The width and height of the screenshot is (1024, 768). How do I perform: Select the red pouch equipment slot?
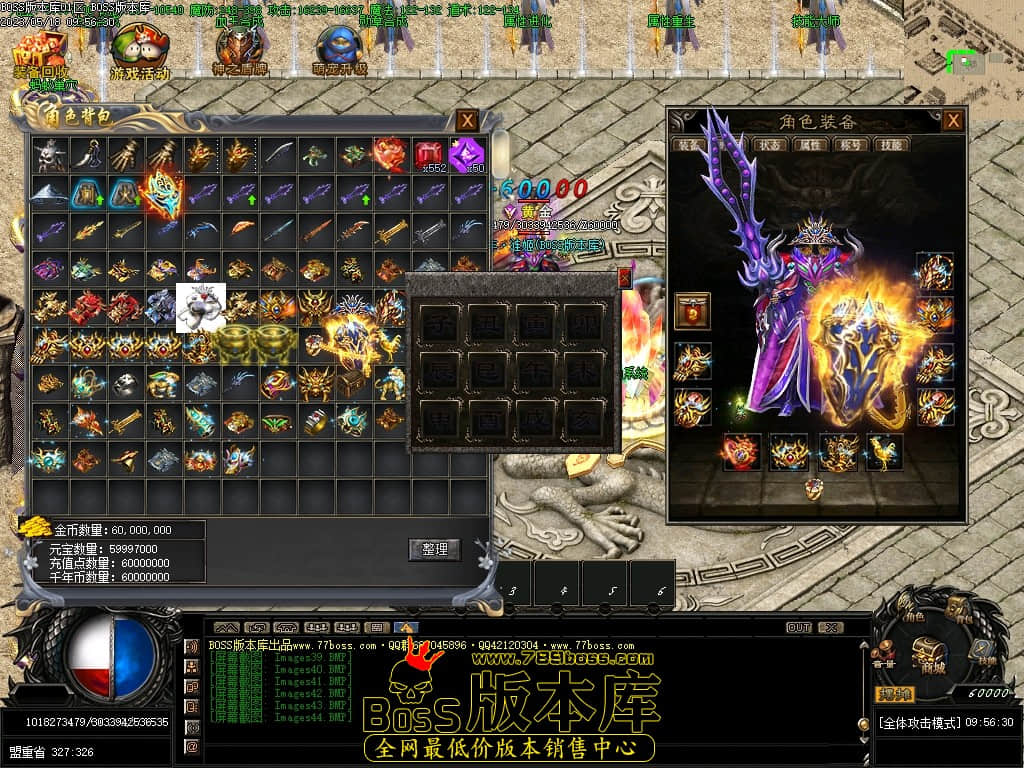pyautogui.click(x=692, y=311)
